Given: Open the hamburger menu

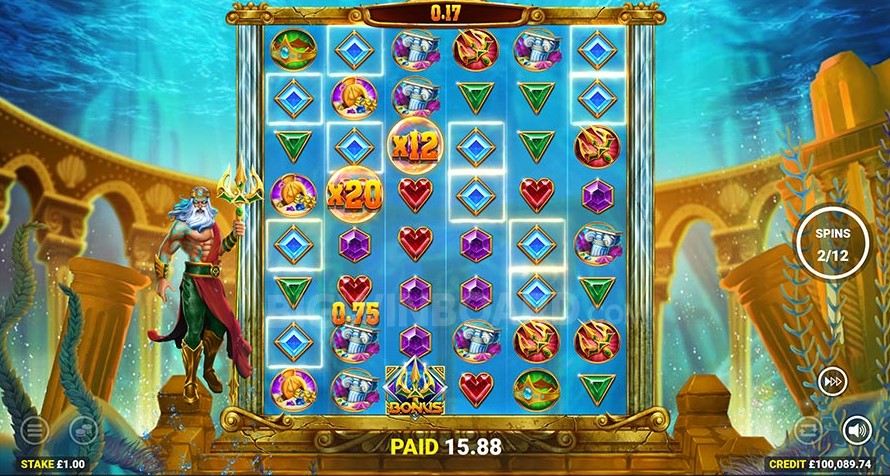Looking at the screenshot, I should tap(34, 431).
